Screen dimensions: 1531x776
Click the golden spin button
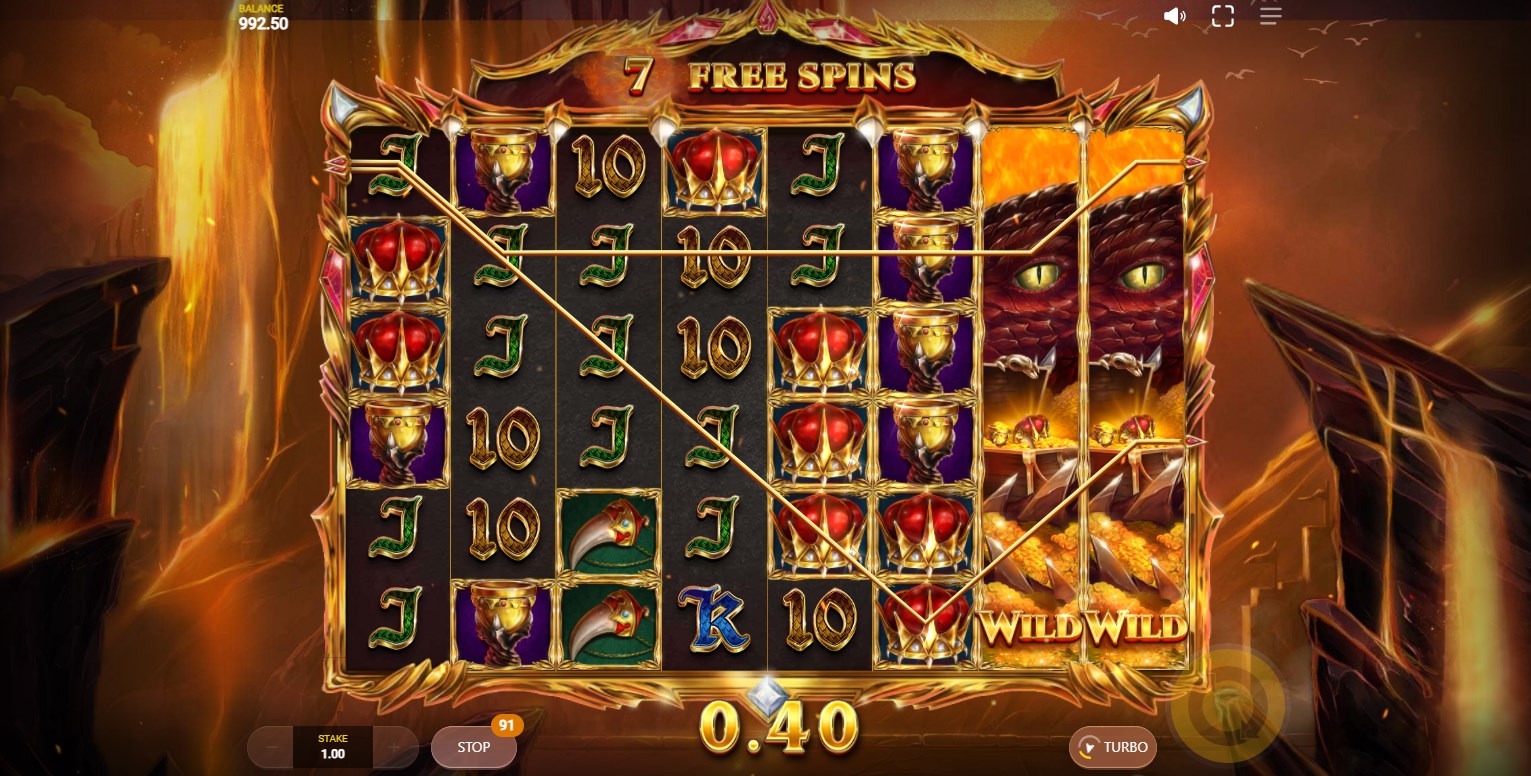[1227, 708]
